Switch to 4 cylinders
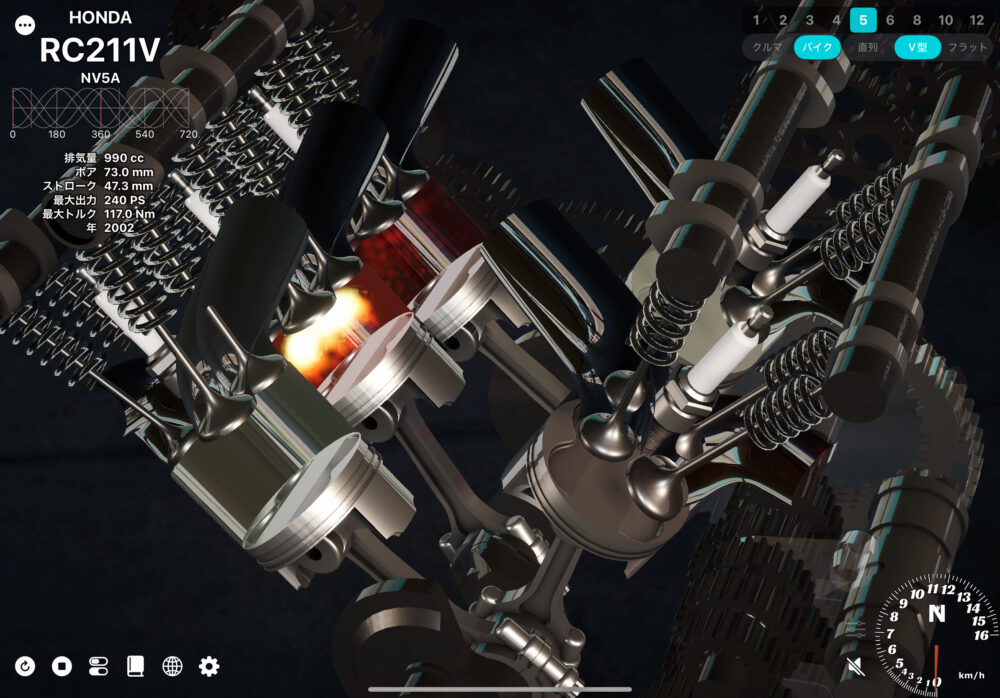The image size is (1000, 698). 836,19
